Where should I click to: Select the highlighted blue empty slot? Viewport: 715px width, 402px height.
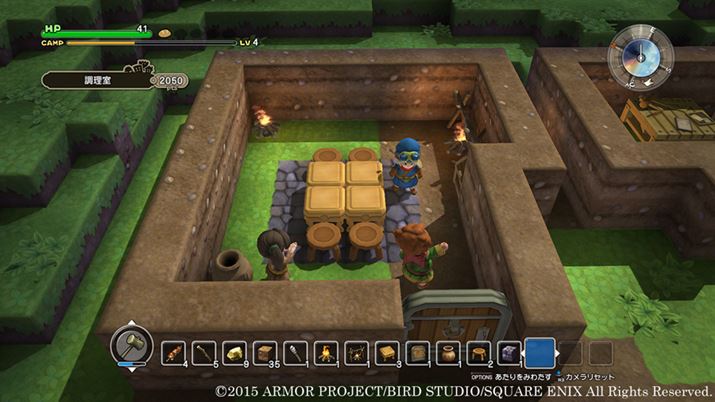click(540, 352)
